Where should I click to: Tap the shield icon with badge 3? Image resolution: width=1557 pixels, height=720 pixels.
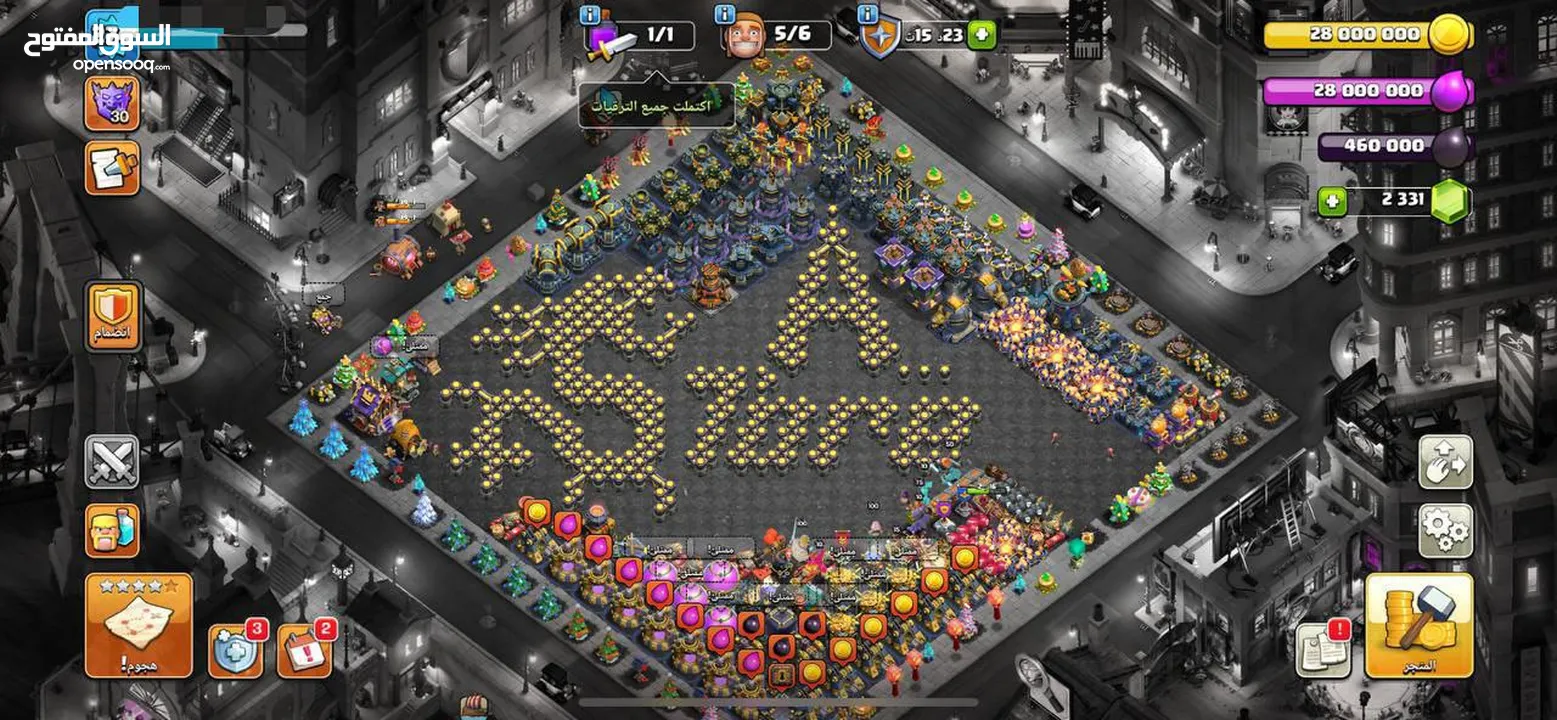tap(235, 651)
